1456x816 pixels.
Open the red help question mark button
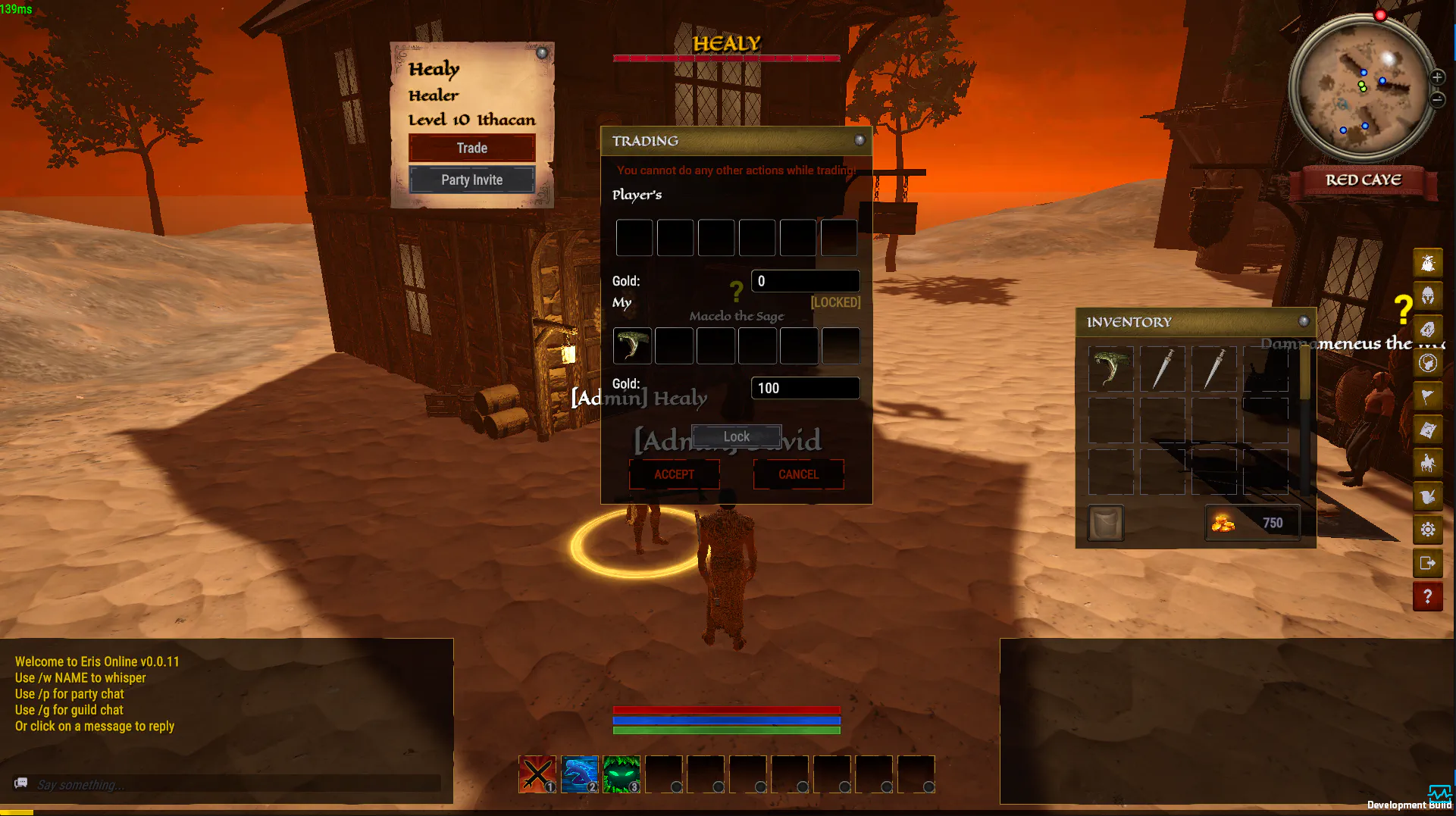click(1428, 596)
